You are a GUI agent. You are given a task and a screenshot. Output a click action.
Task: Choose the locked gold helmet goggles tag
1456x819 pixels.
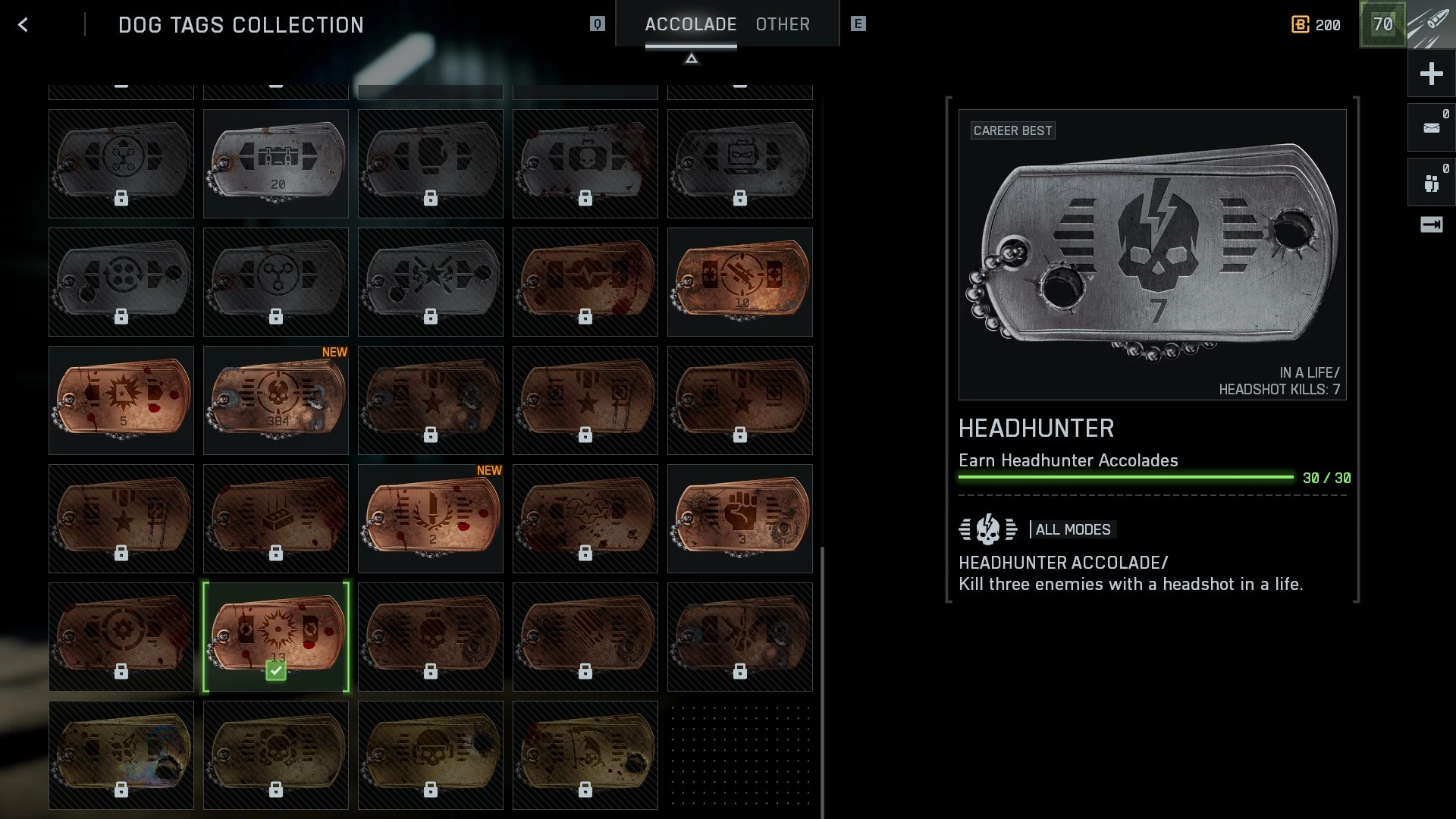click(431, 755)
